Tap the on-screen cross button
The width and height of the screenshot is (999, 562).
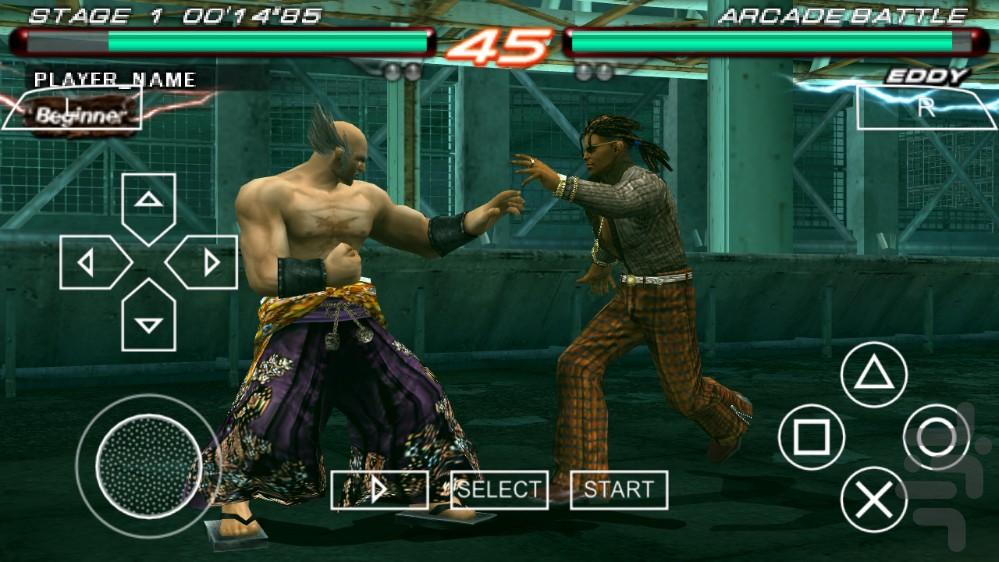874,499
